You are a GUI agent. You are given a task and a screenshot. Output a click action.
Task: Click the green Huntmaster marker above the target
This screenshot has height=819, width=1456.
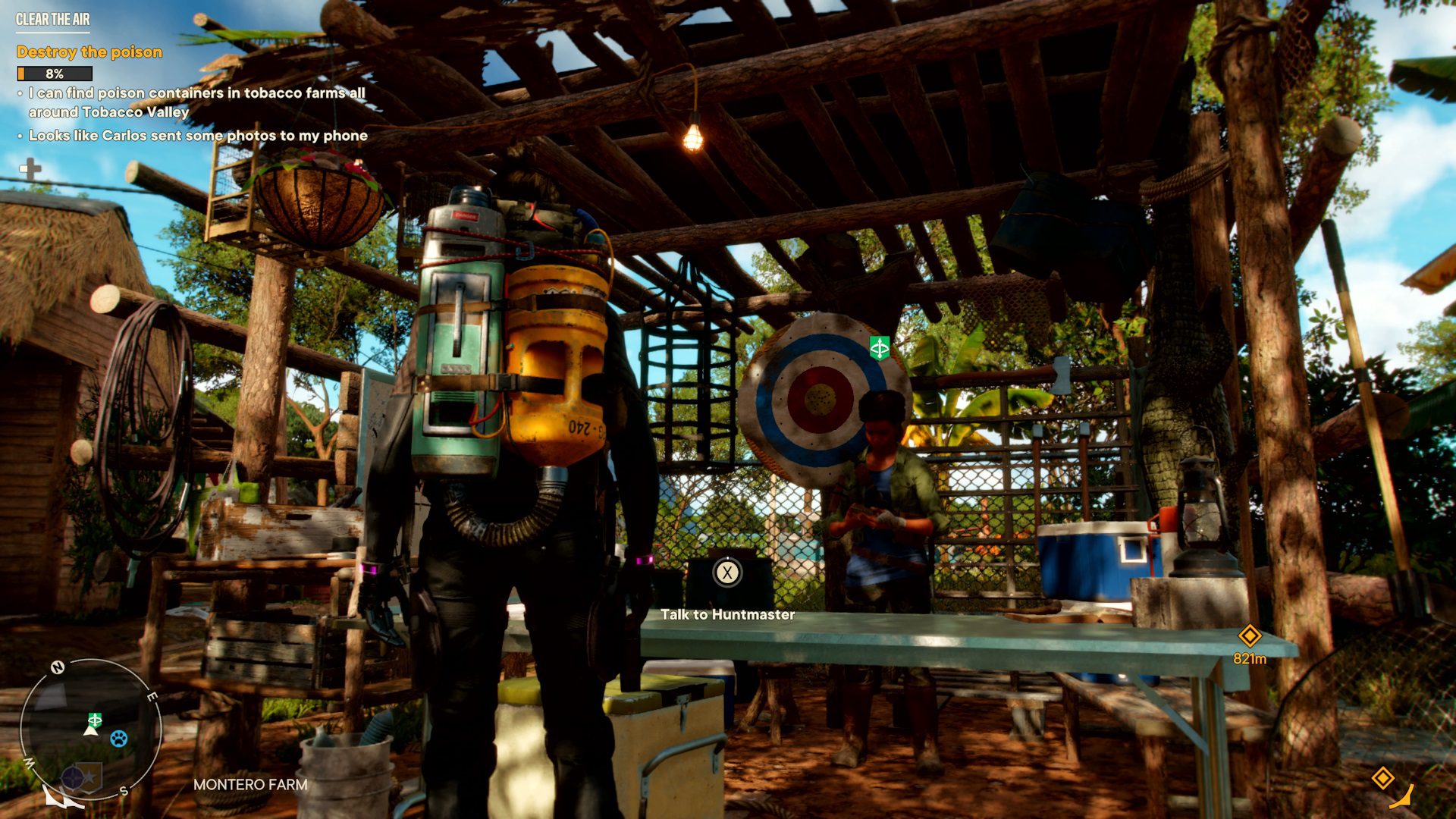click(880, 348)
